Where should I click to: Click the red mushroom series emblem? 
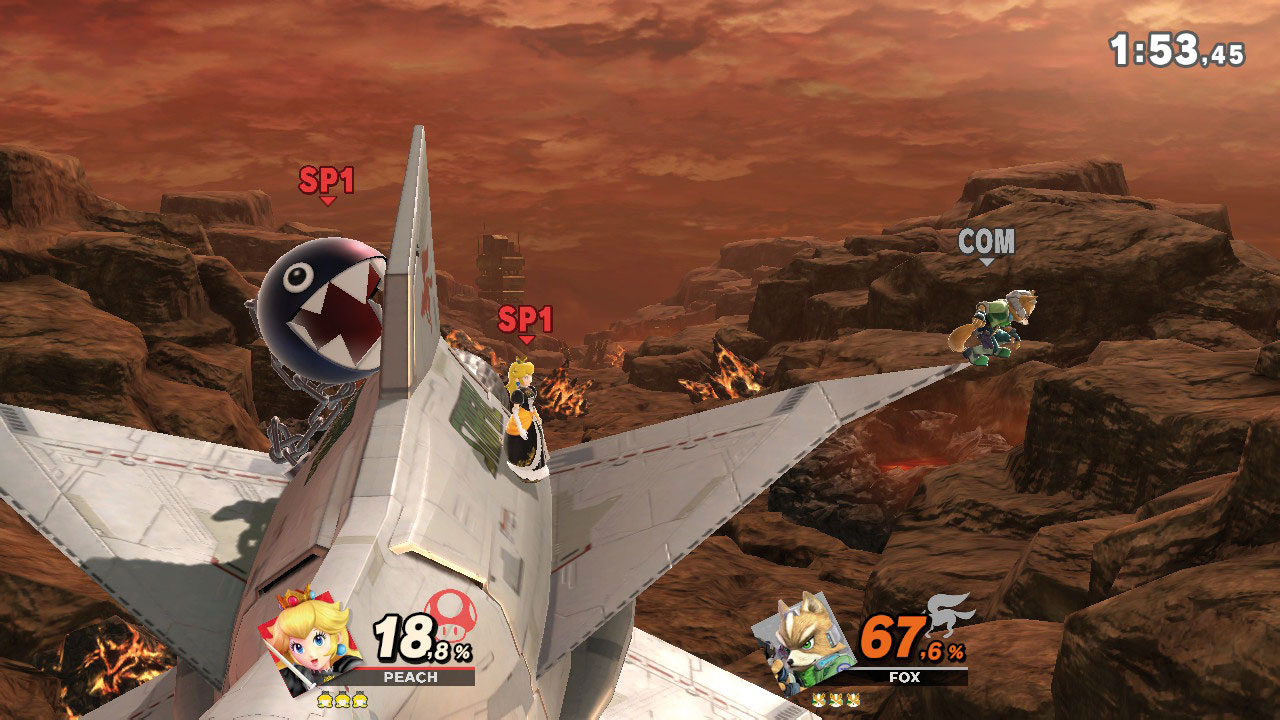tap(451, 612)
